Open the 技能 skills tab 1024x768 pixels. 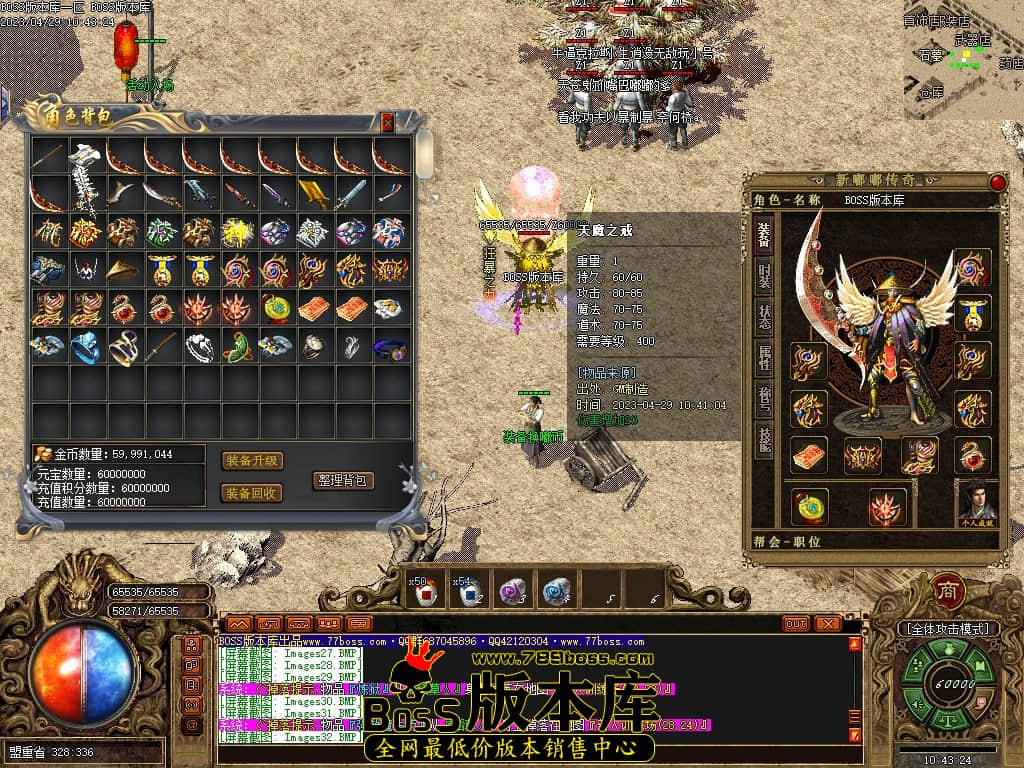click(763, 442)
